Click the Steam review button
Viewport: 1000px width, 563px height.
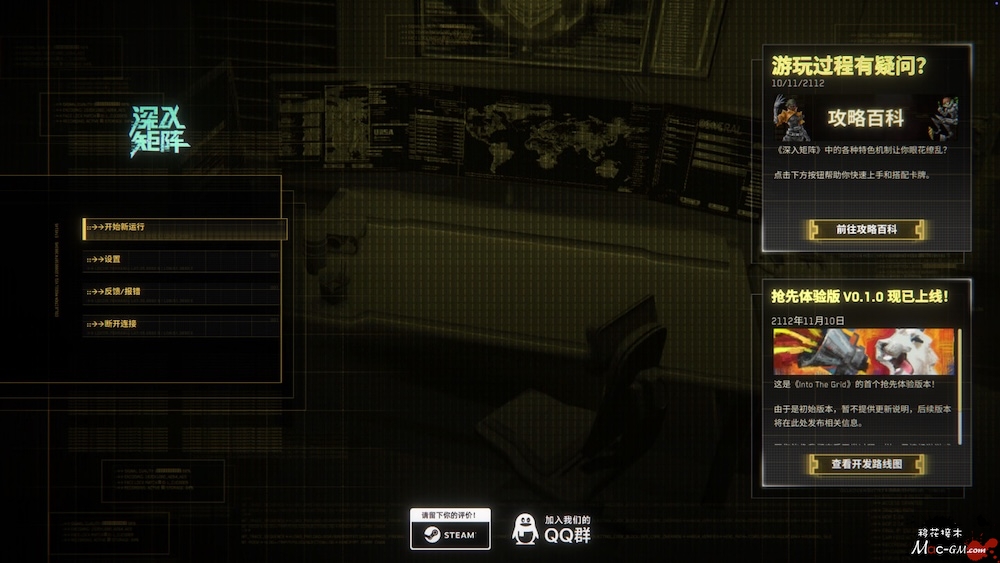coord(450,529)
